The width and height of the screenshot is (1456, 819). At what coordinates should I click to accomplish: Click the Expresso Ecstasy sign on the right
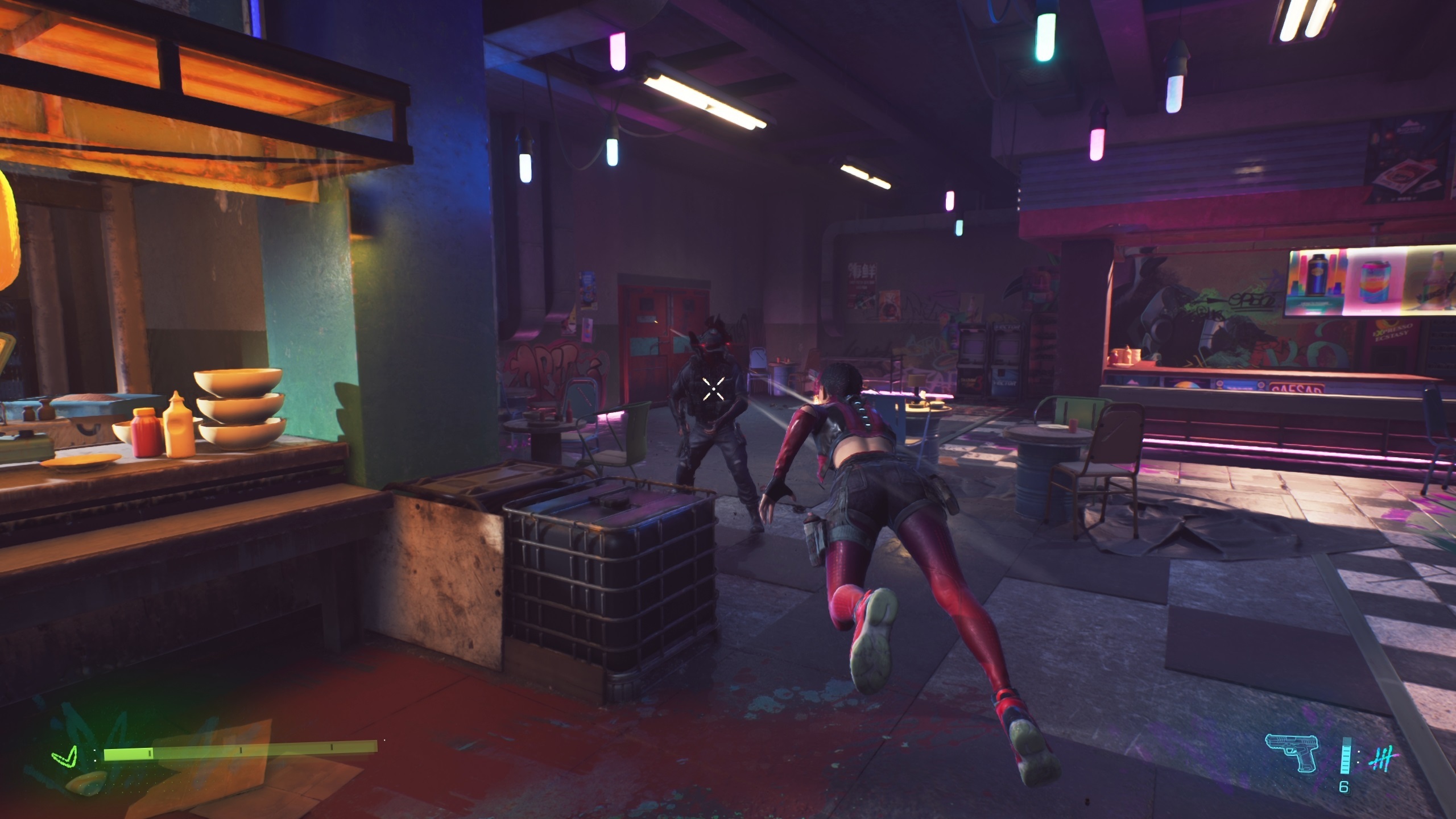point(1392,332)
